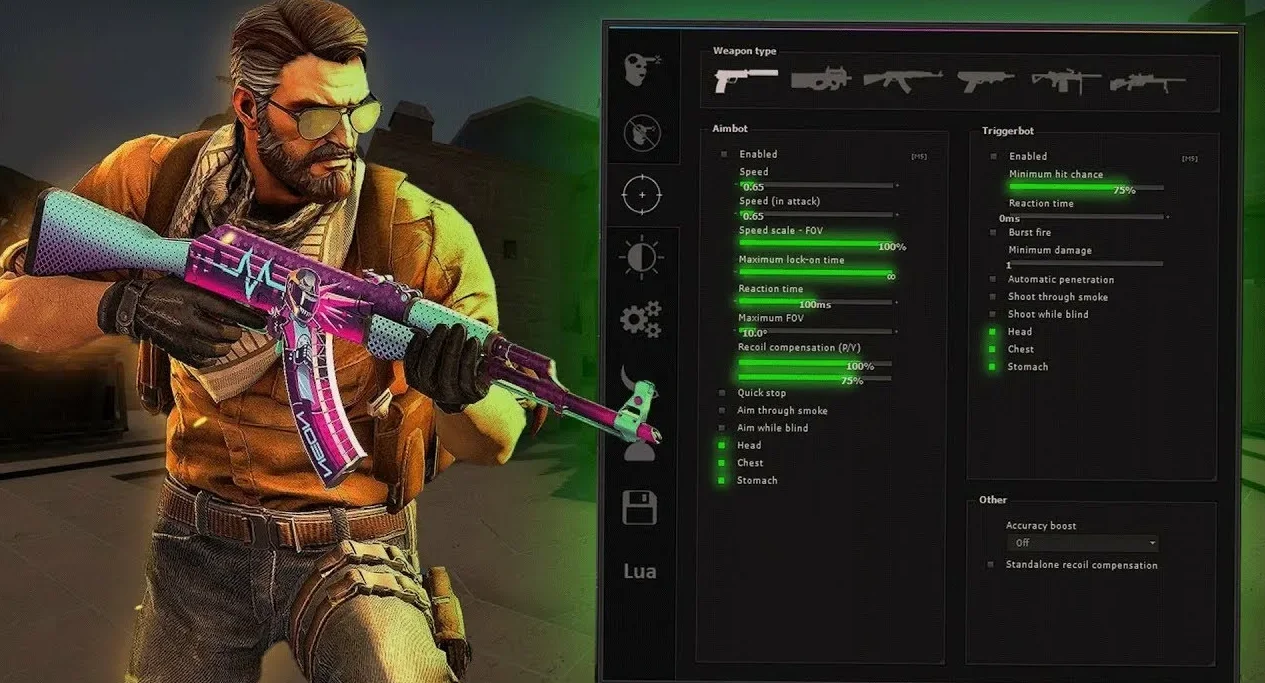Enable Aim through smoke

pos(722,411)
